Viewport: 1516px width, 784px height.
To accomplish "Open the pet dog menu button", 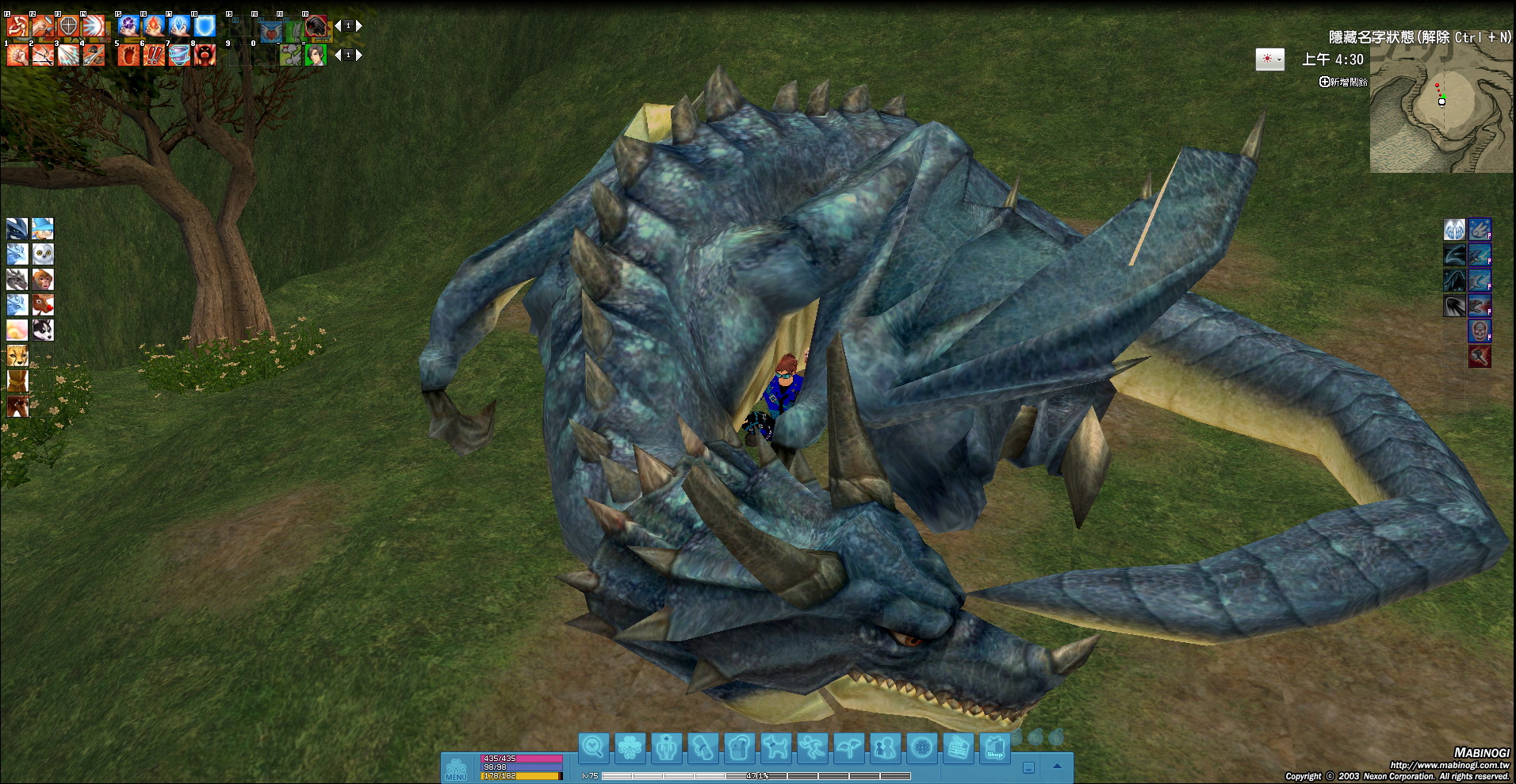I will click(x=775, y=748).
